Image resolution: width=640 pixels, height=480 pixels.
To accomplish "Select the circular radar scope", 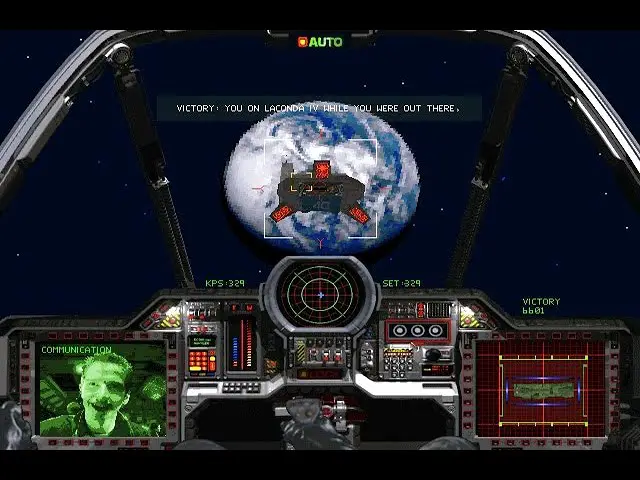I will 320,294.
